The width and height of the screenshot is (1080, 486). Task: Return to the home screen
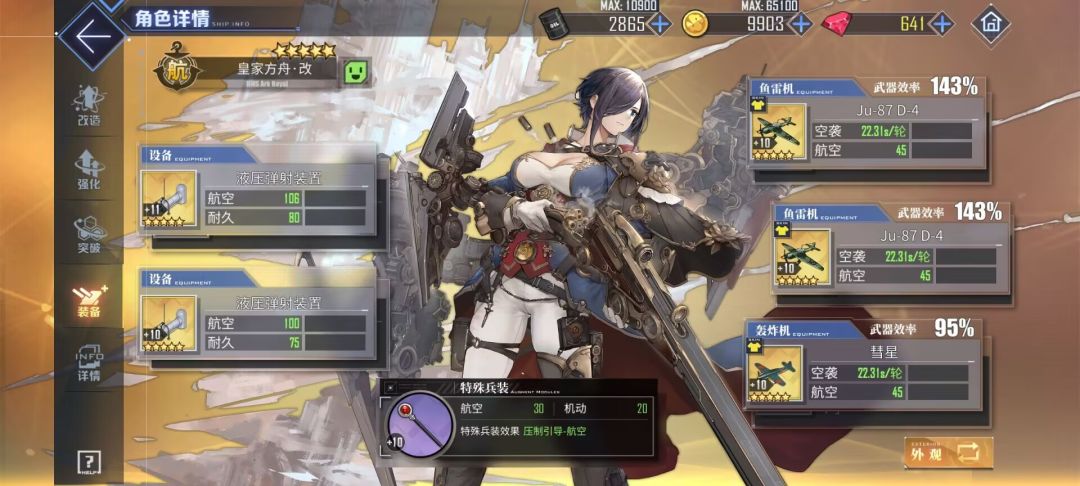[990, 22]
